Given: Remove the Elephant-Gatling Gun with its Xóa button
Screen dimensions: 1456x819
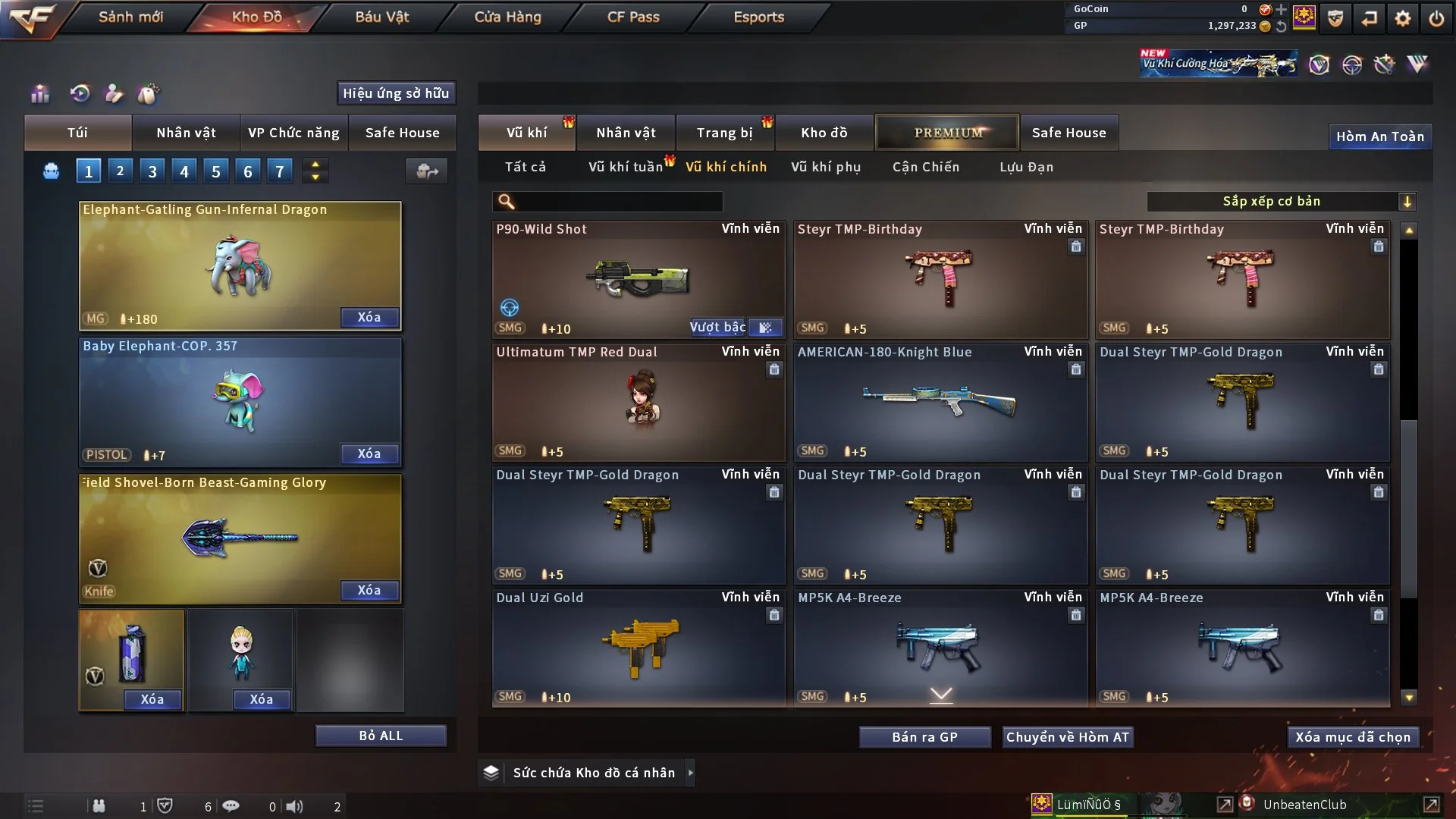Looking at the screenshot, I should tap(369, 317).
